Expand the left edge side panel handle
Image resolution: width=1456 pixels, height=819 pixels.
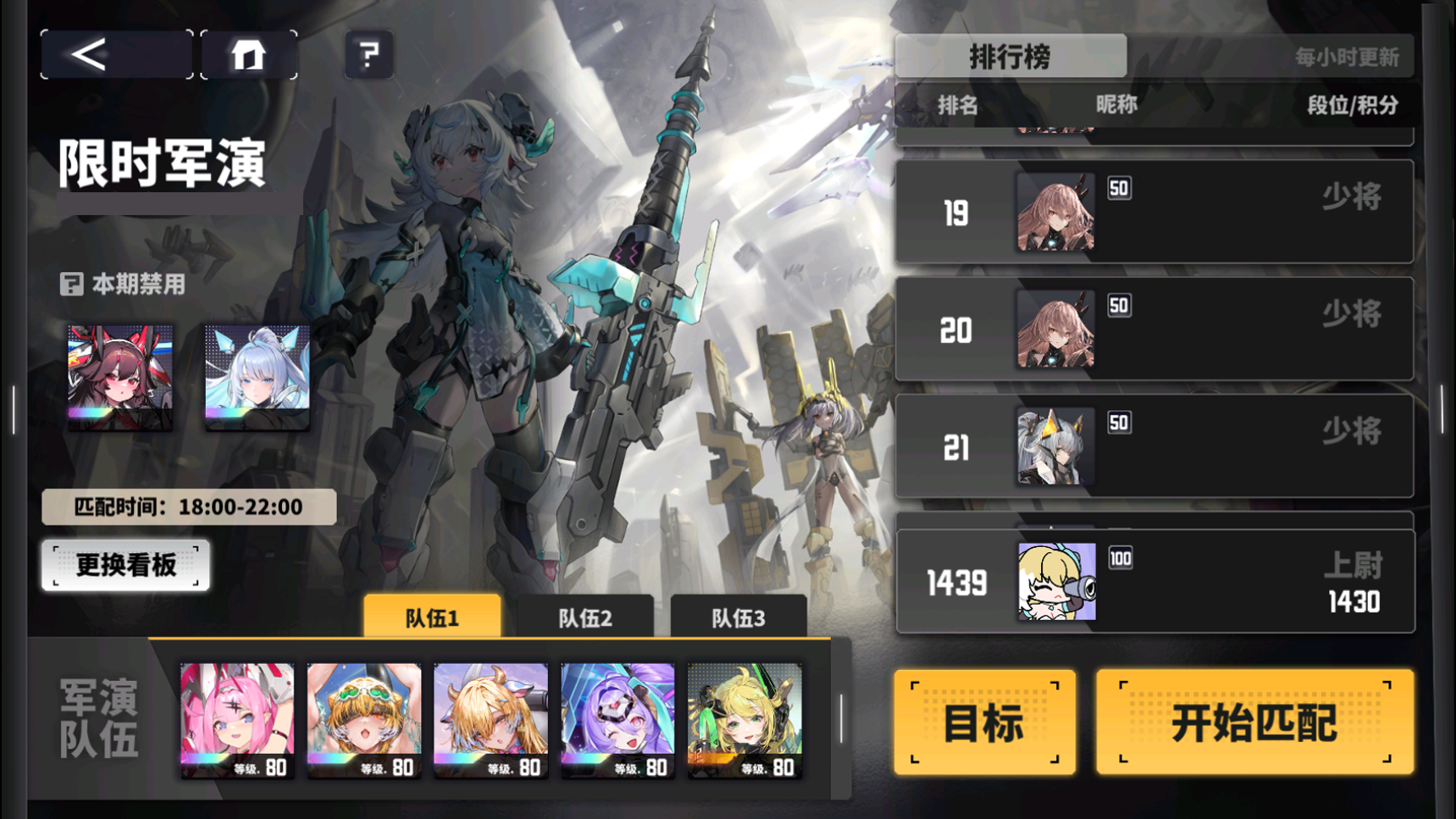pos(13,409)
